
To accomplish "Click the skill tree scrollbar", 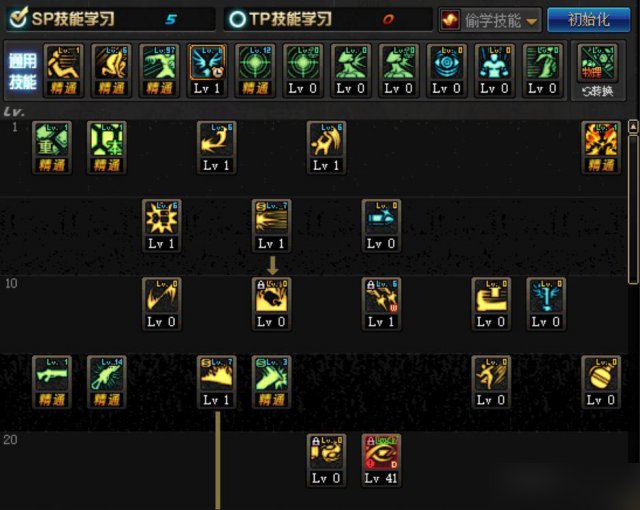I will [632, 200].
